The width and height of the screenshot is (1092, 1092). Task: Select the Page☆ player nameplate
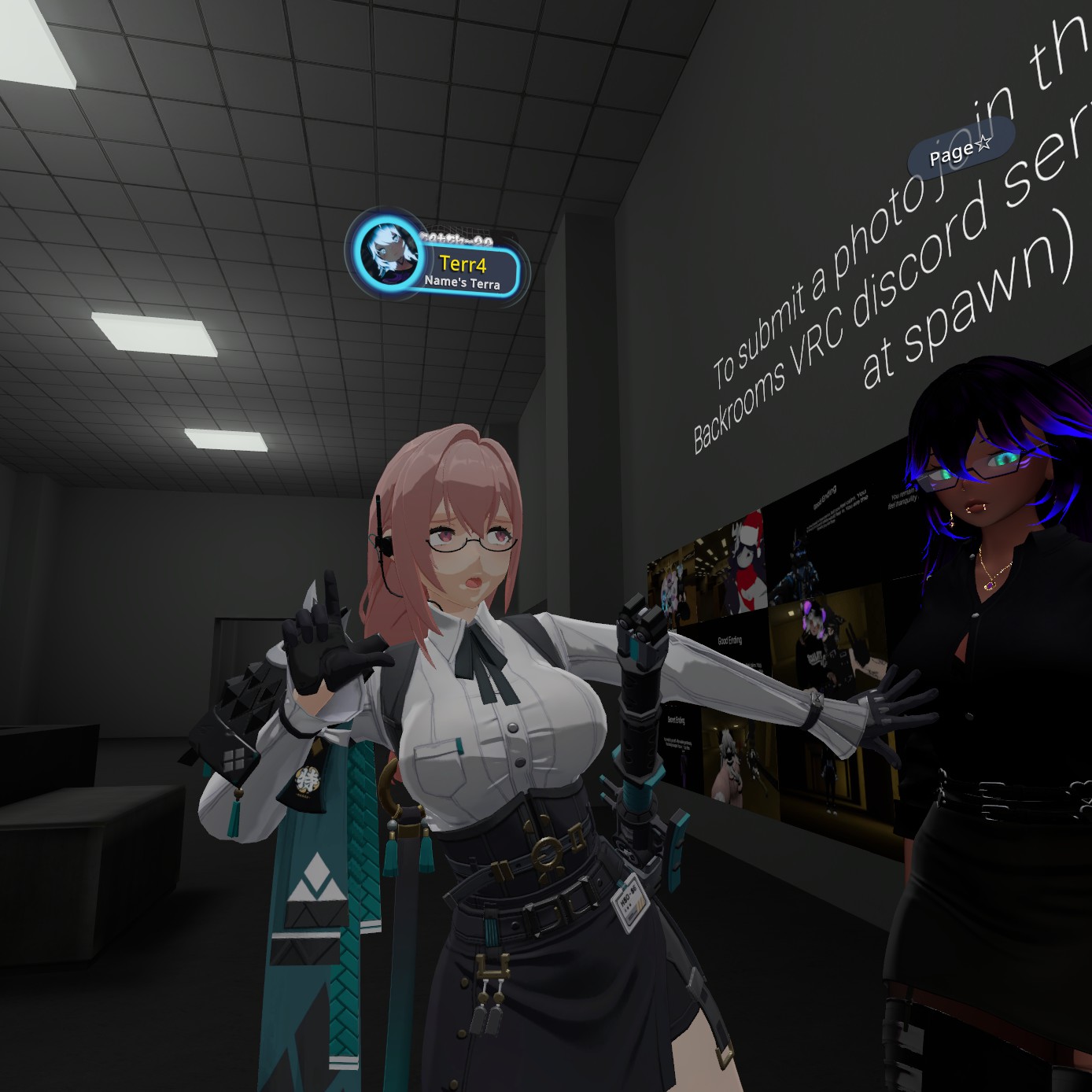961,149
